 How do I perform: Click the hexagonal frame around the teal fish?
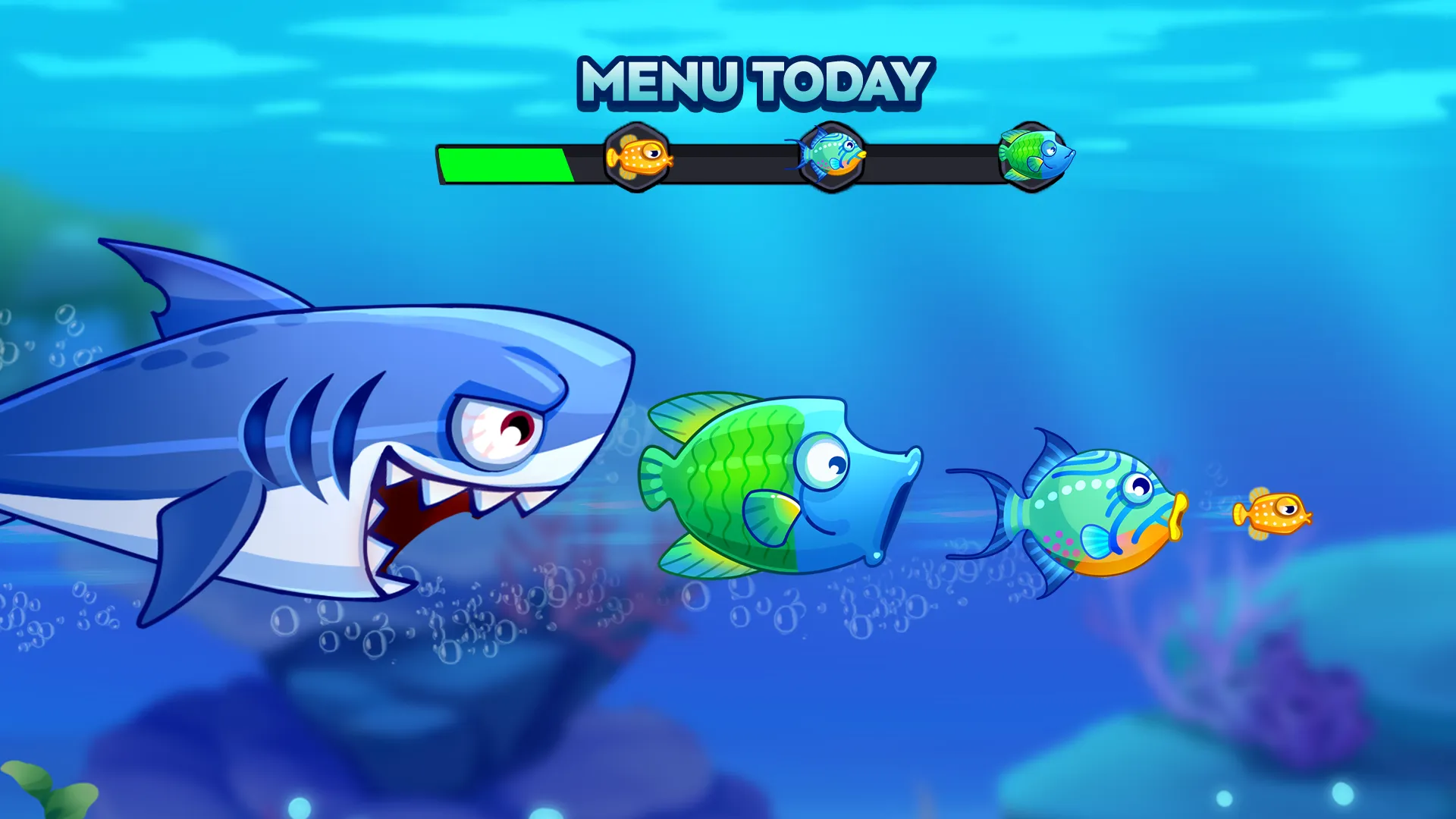point(833,157)
